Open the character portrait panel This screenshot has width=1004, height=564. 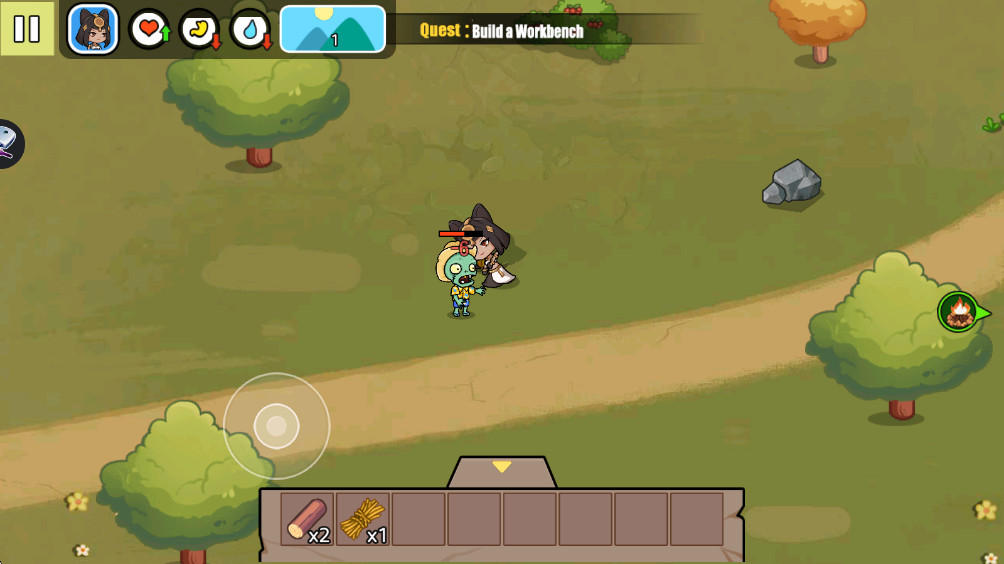coord(93,29)
